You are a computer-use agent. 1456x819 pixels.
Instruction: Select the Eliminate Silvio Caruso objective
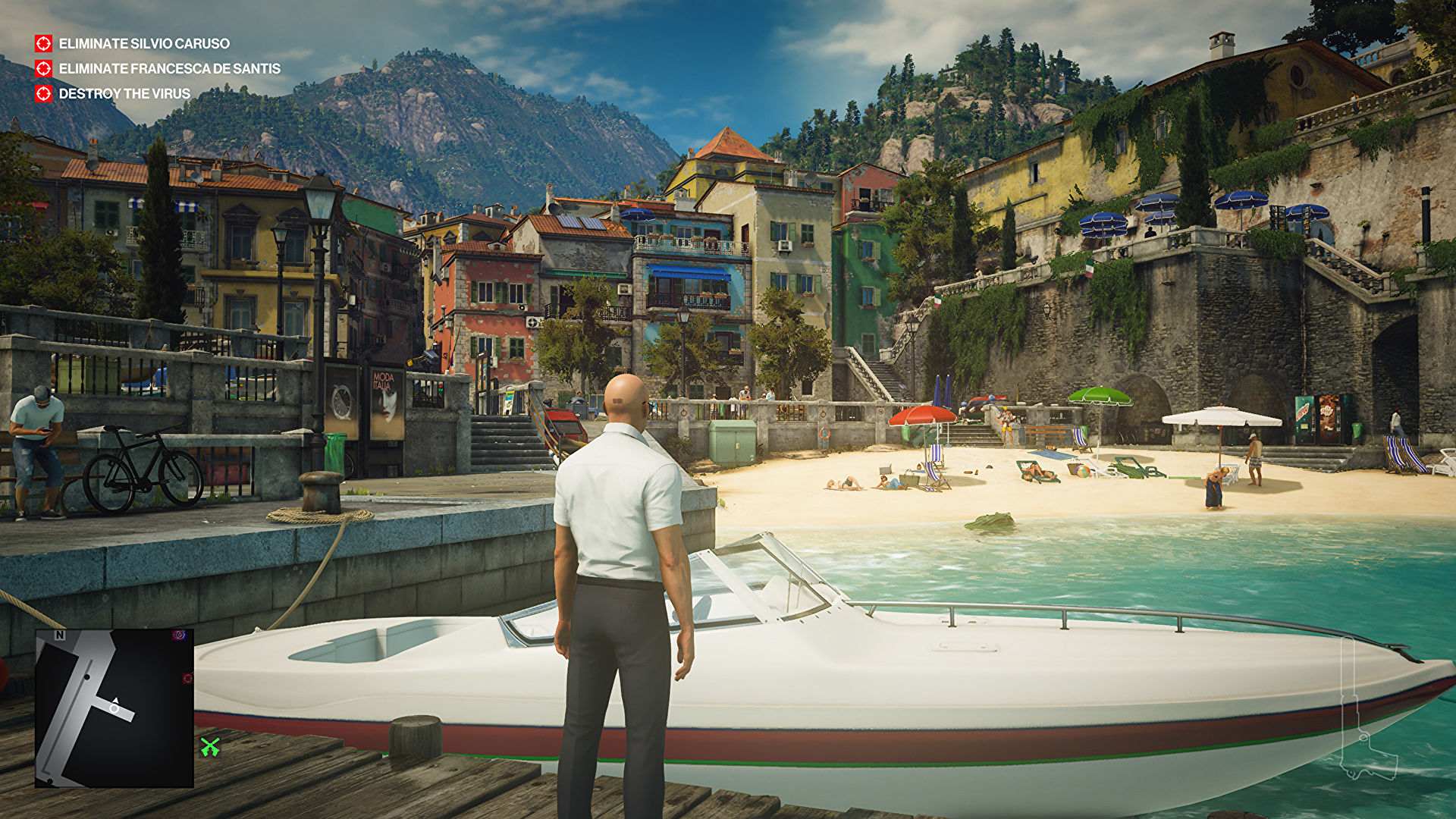pos(143,44)
